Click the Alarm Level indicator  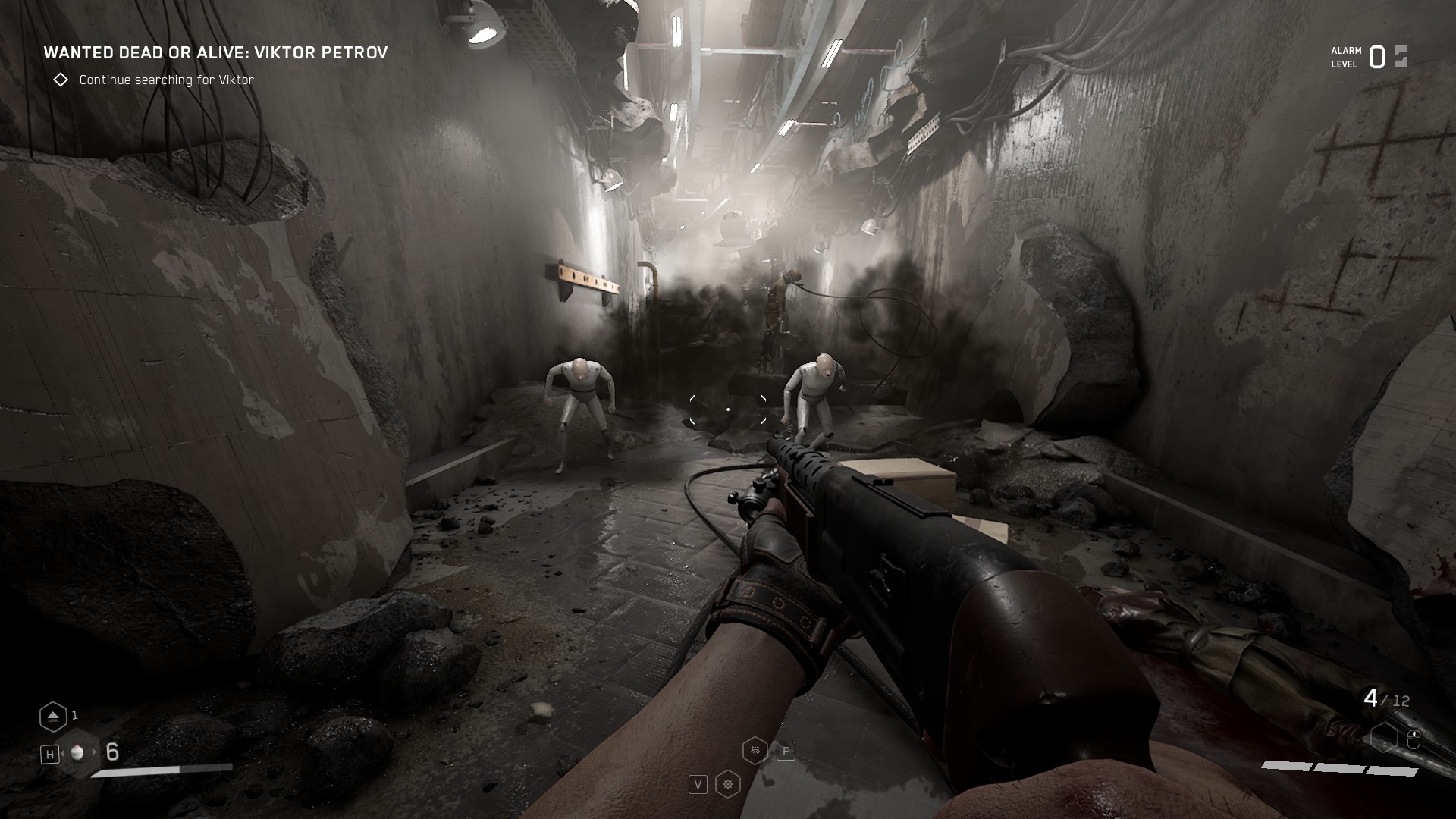point(1368,57)
